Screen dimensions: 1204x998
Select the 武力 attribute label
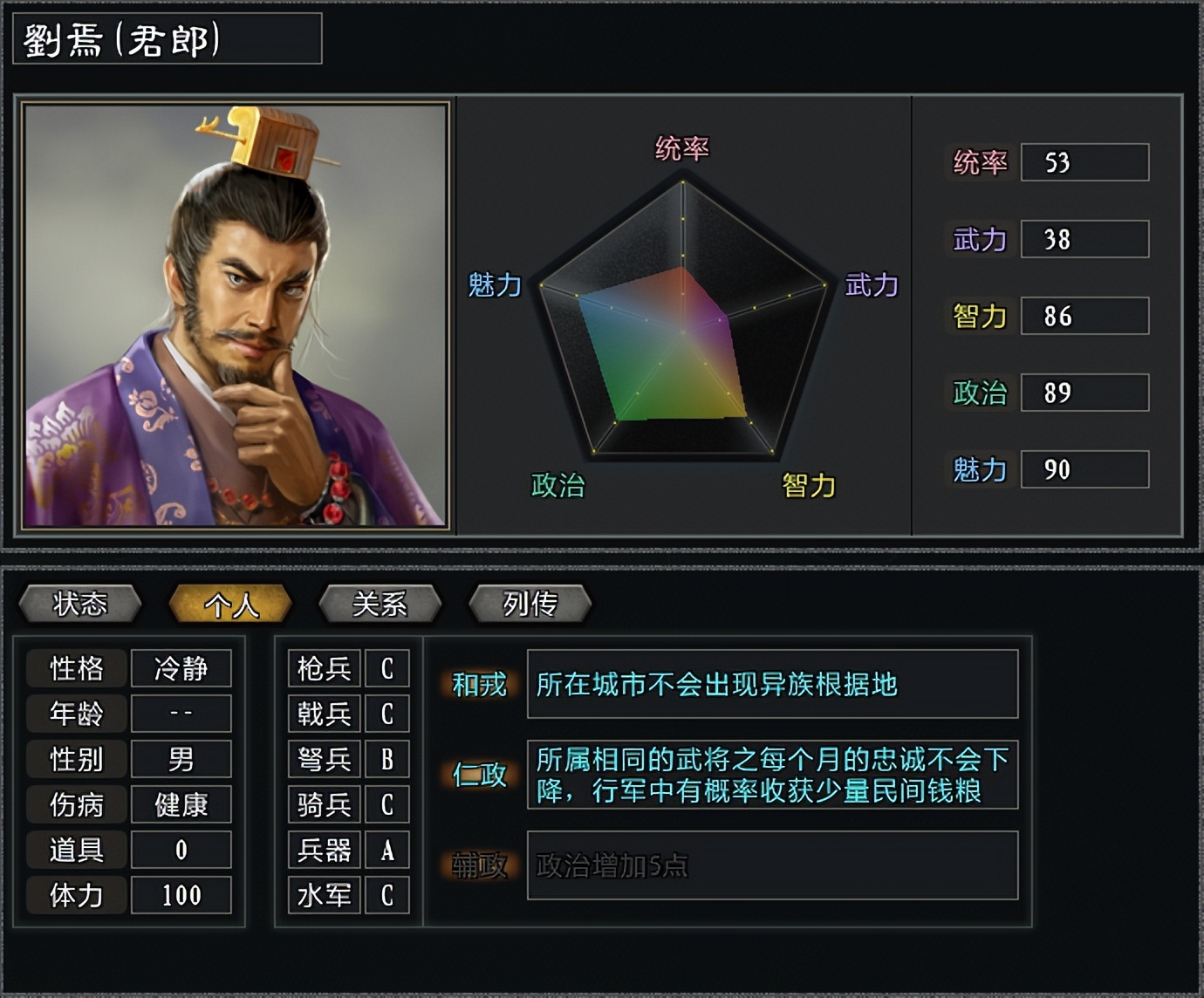[981, 240]
